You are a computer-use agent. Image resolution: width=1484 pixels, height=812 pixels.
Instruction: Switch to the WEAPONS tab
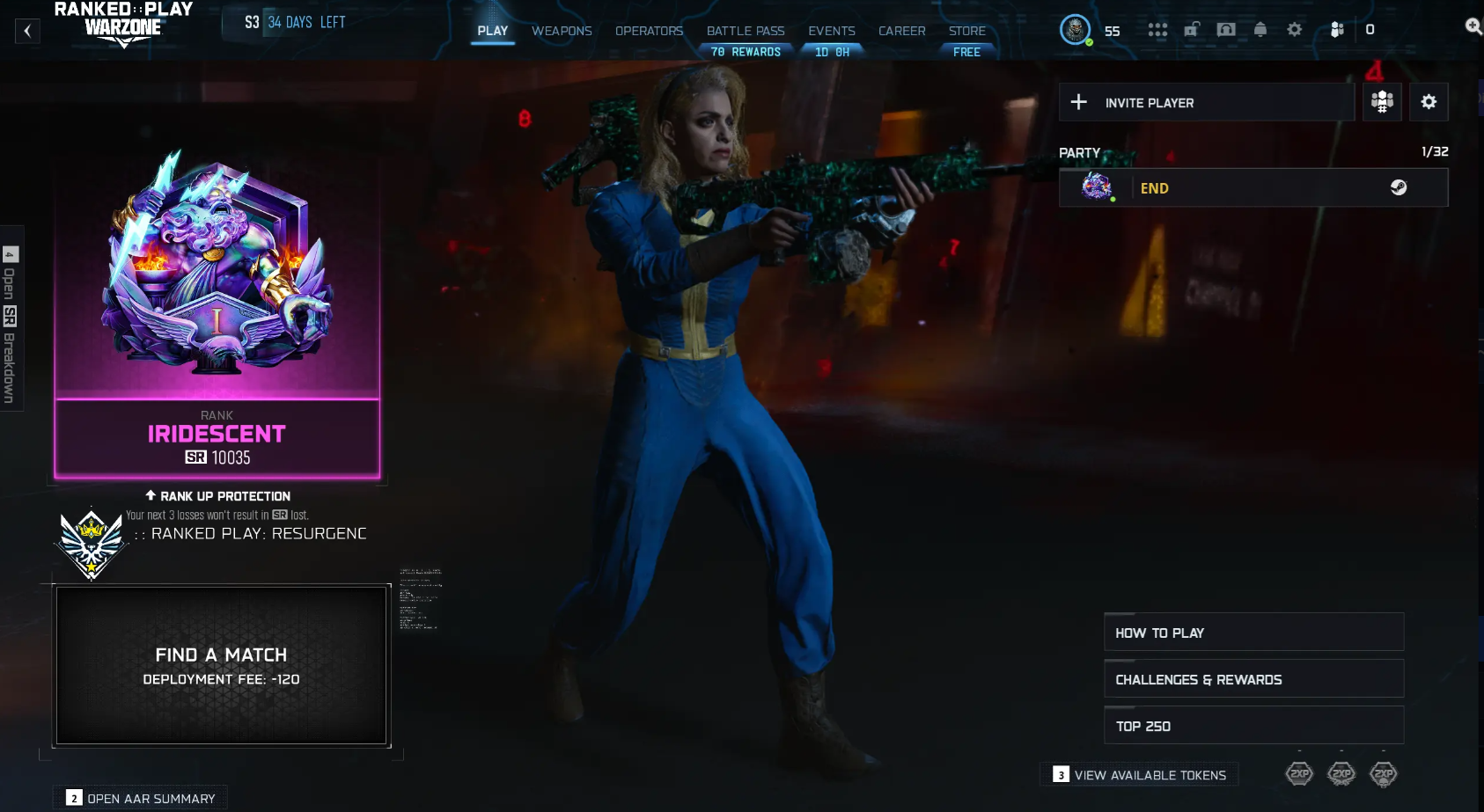point(562,31)
